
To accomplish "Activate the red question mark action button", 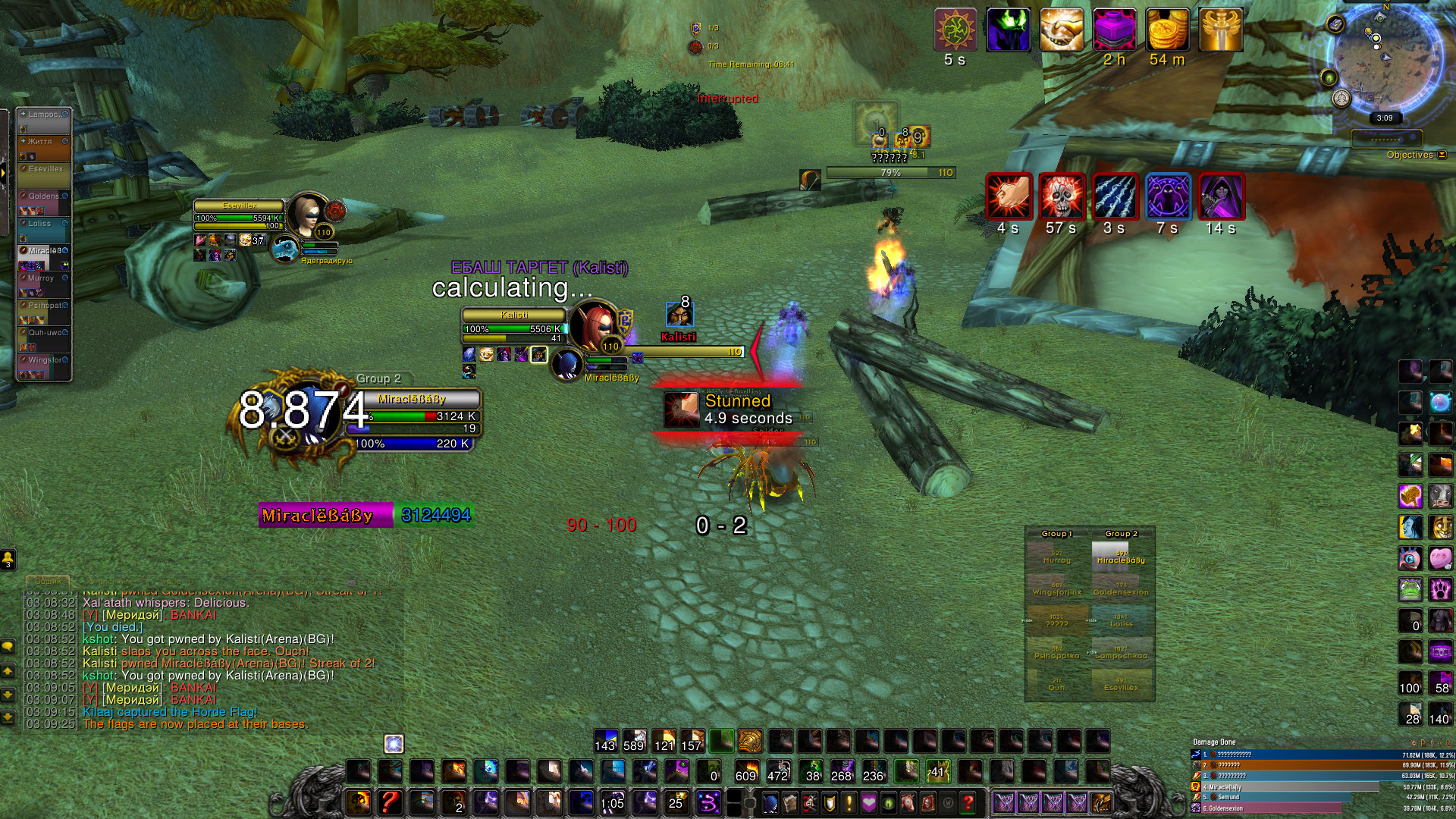I will pos(389,802).
